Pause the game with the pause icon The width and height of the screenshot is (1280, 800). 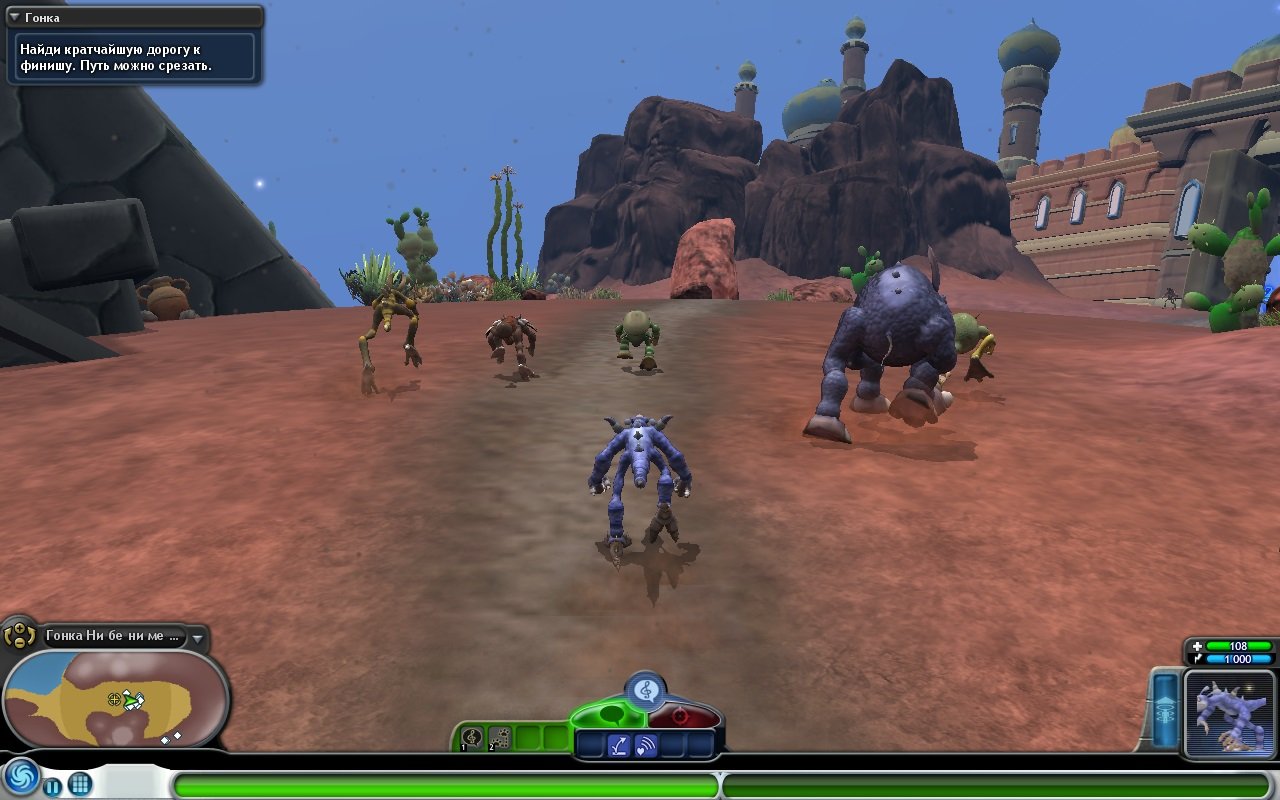tap(52, 785)
